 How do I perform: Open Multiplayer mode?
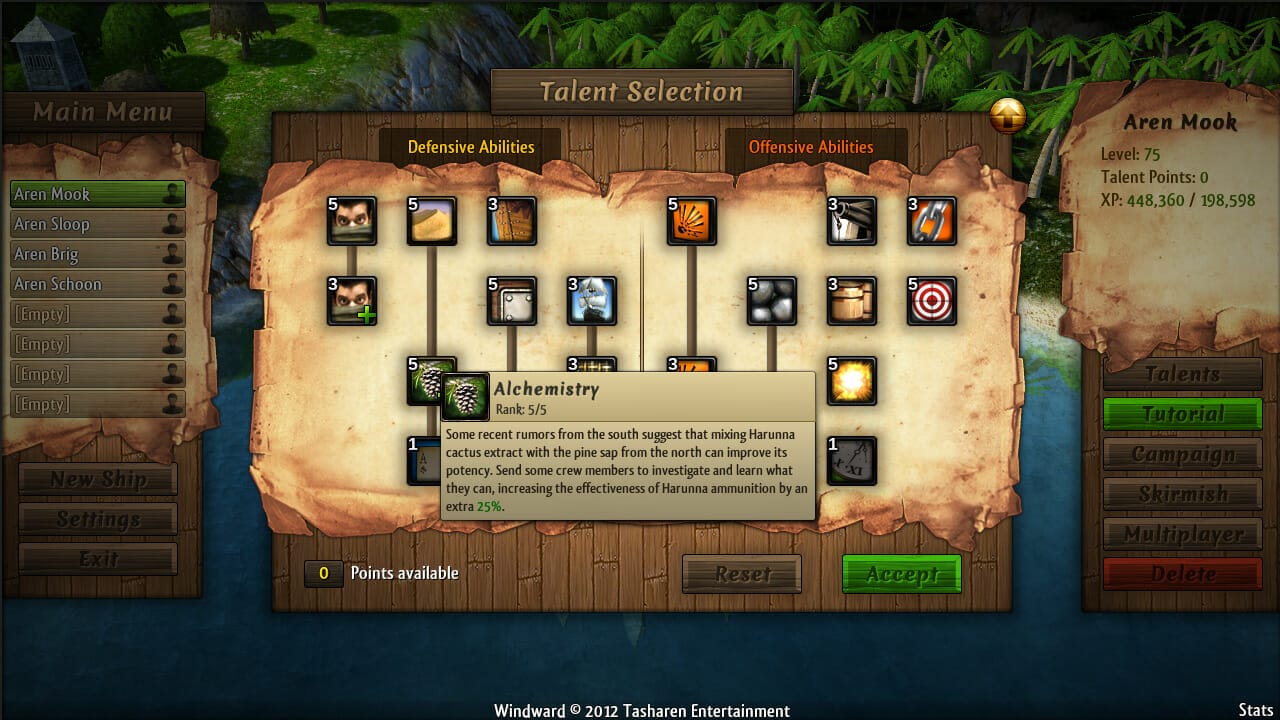(1182, 534)
